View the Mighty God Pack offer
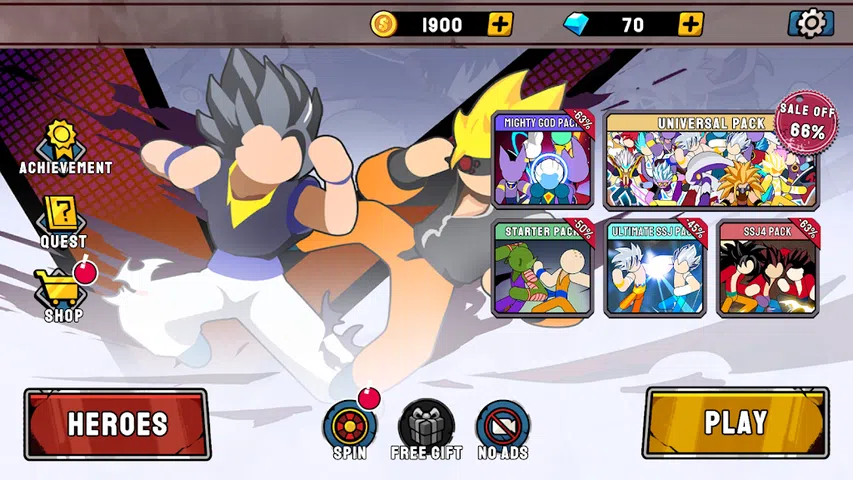The width and height of the screenshot is (853, 480). coord(543,160)
